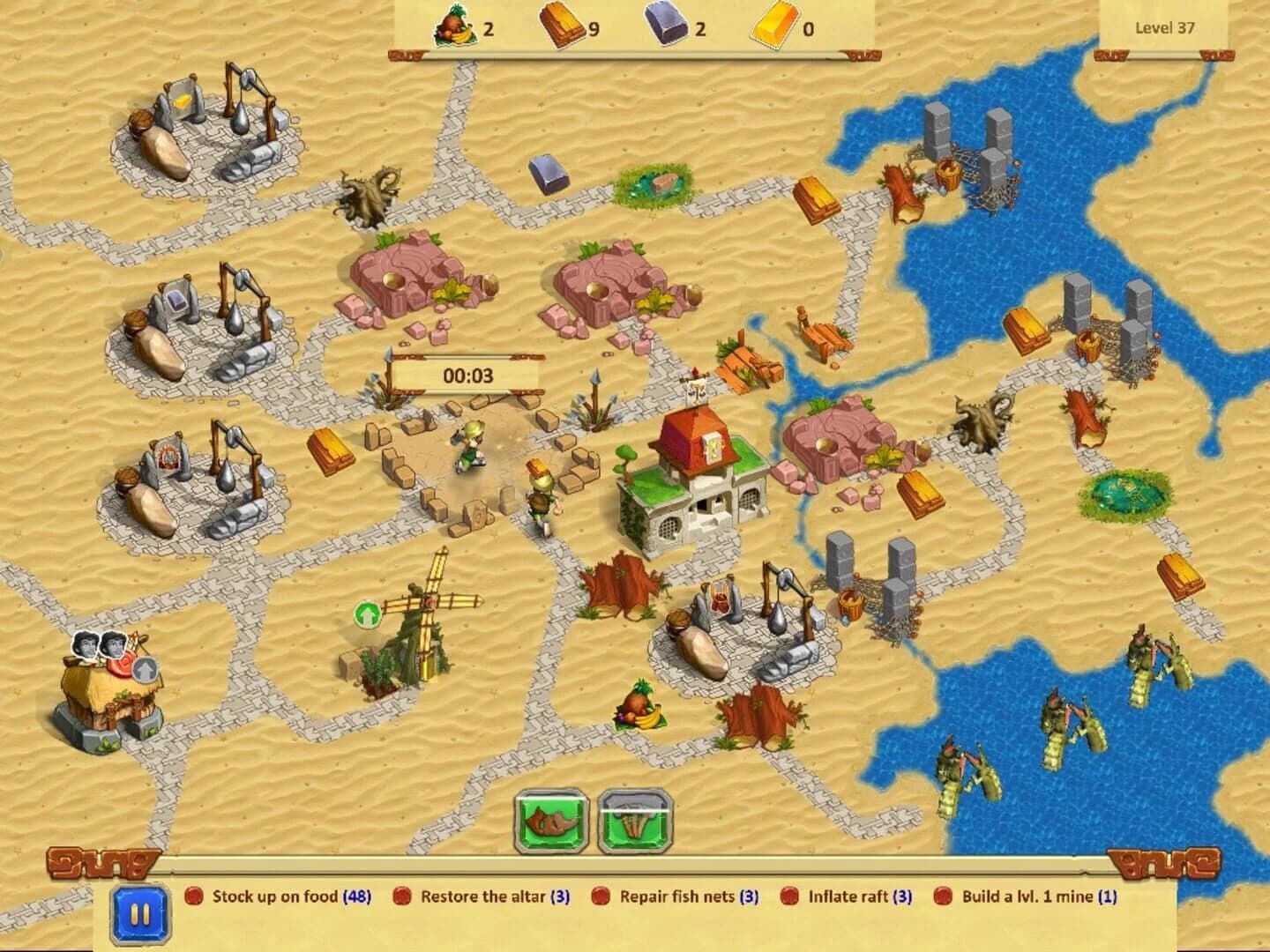Viewport: 1270px width, 952px height.
Task: Click the Level 37 banner
Action: (x=1166, y=27)
